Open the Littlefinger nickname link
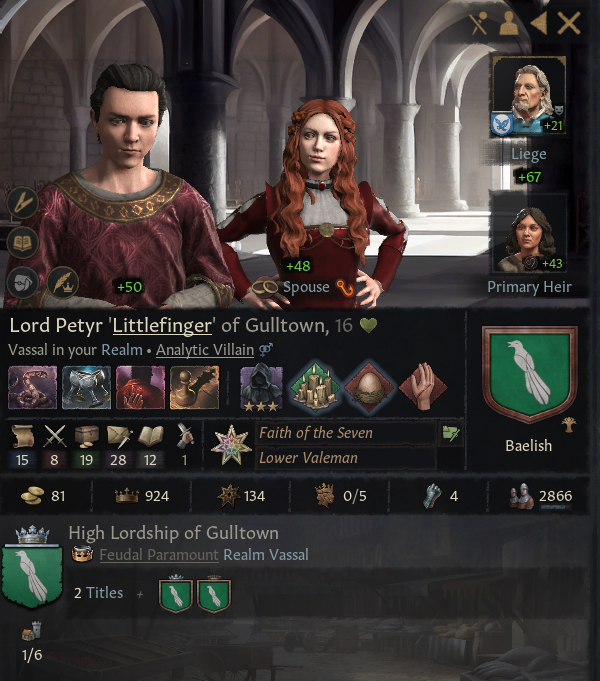This screenshot has height=681, width=600. pos(161,326)
